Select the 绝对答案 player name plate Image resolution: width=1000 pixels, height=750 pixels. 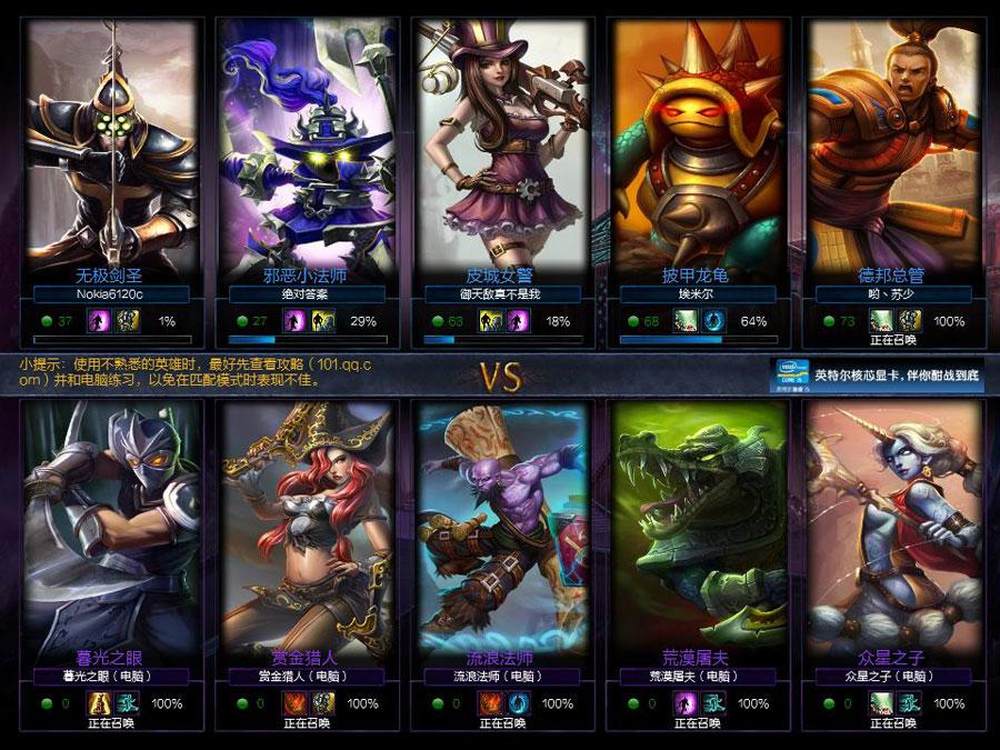pos(308,295)
